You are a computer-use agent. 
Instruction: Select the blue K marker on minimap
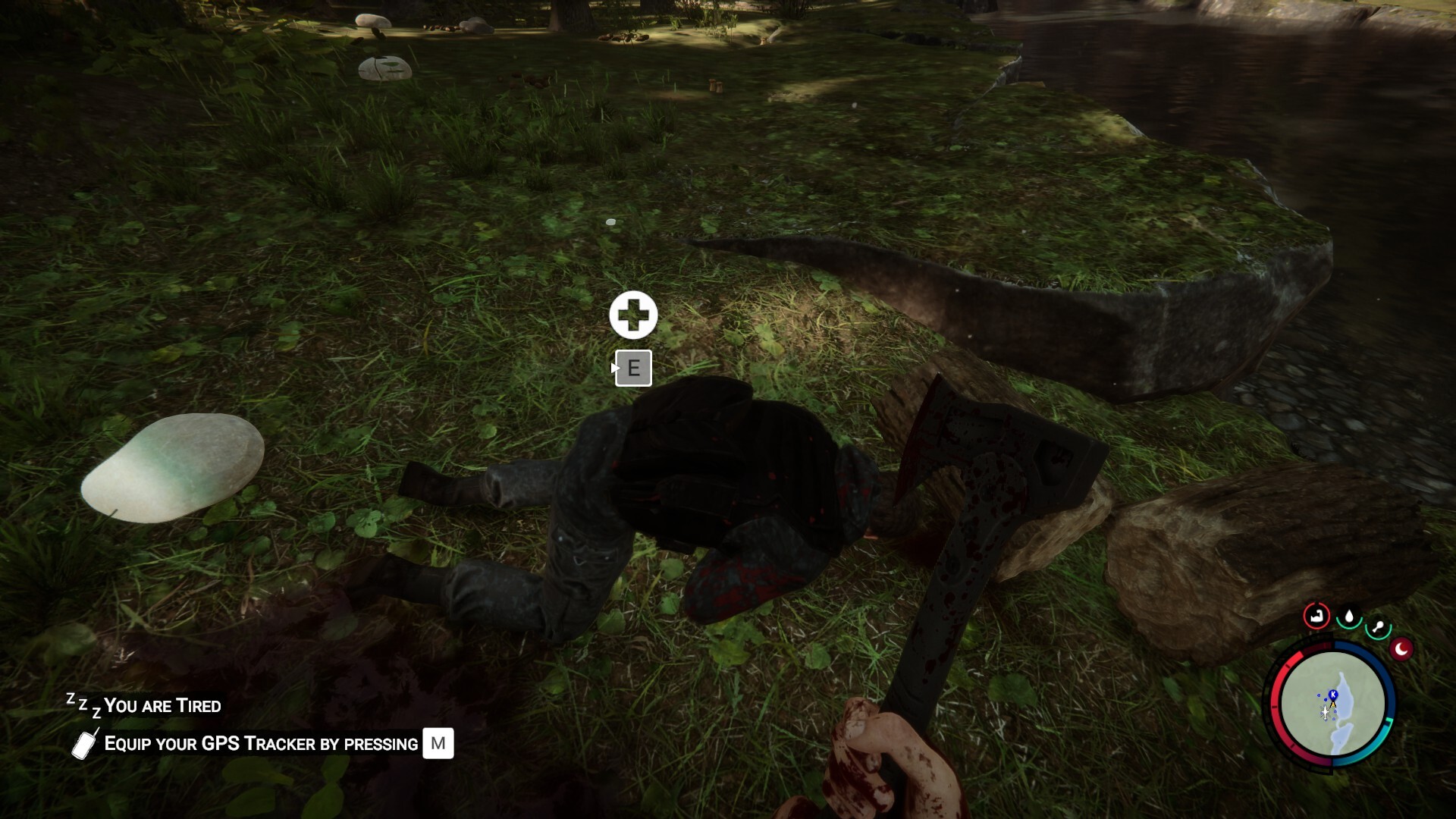1332,695
